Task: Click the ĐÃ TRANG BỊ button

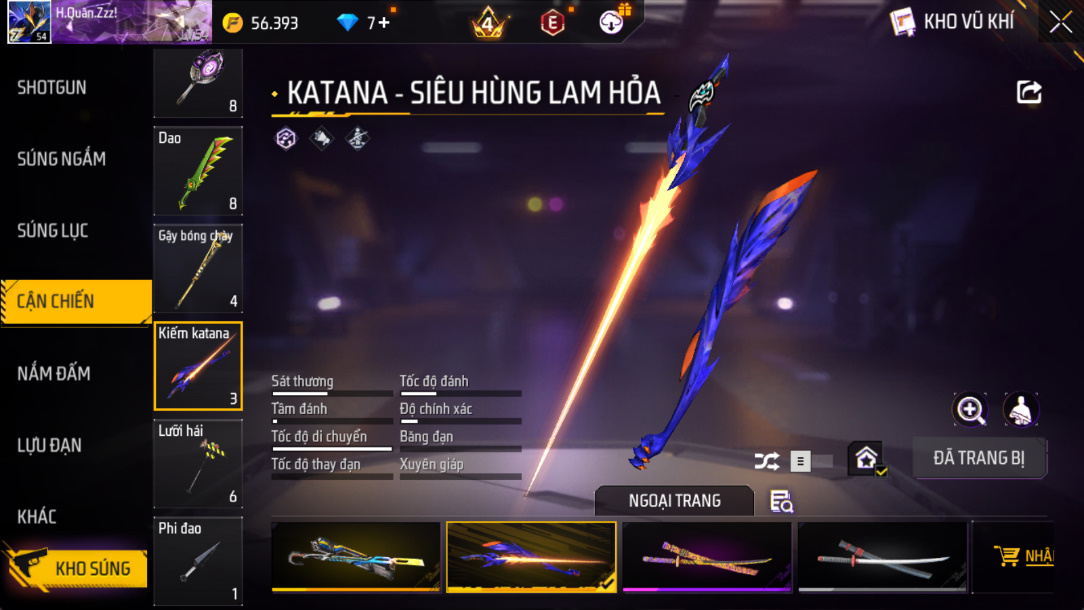Action: coord(979,458)
